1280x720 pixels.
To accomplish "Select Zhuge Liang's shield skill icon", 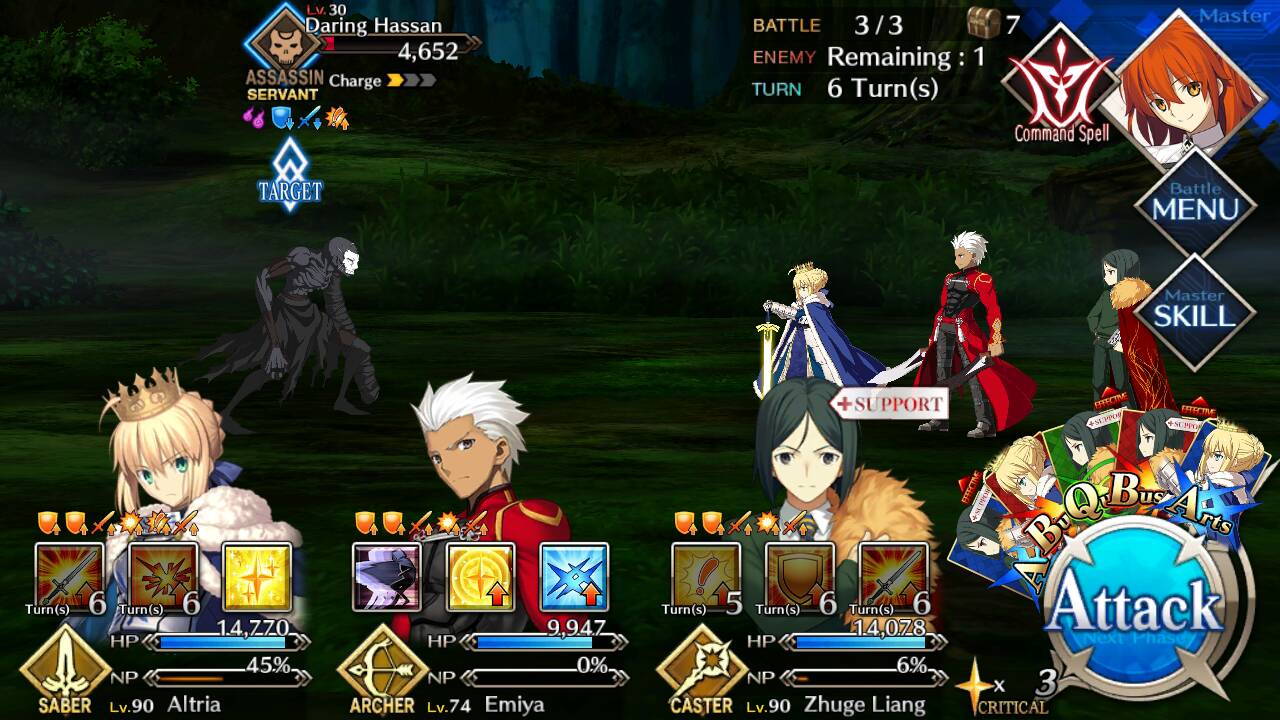I will pos(800,577).
